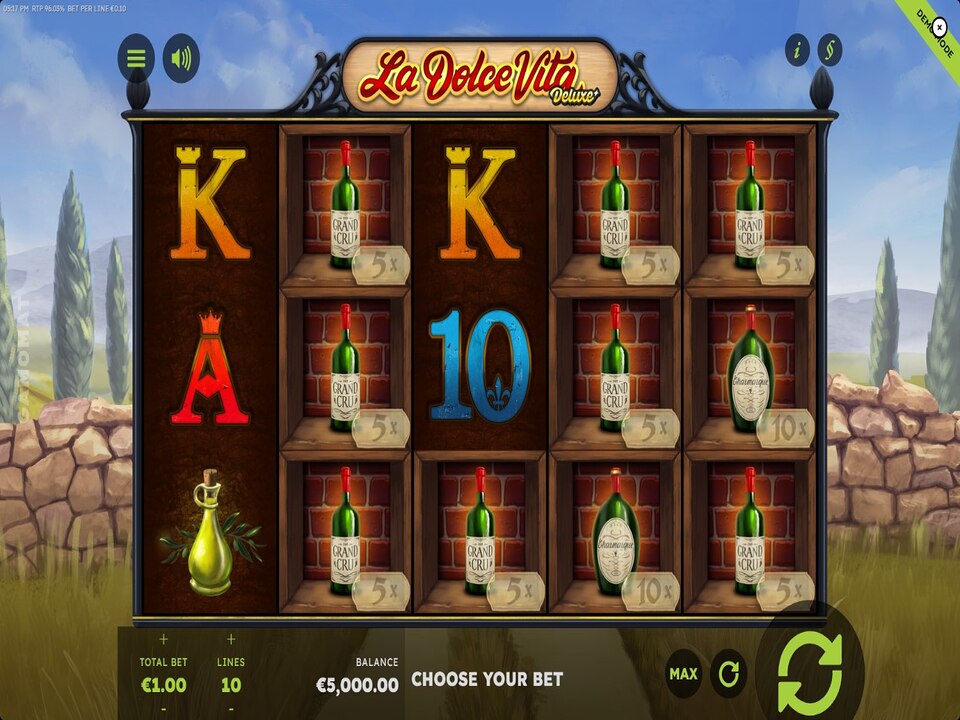Show the game info page
The width and height of the screenshot is (960, 720).
pos(797,50)
